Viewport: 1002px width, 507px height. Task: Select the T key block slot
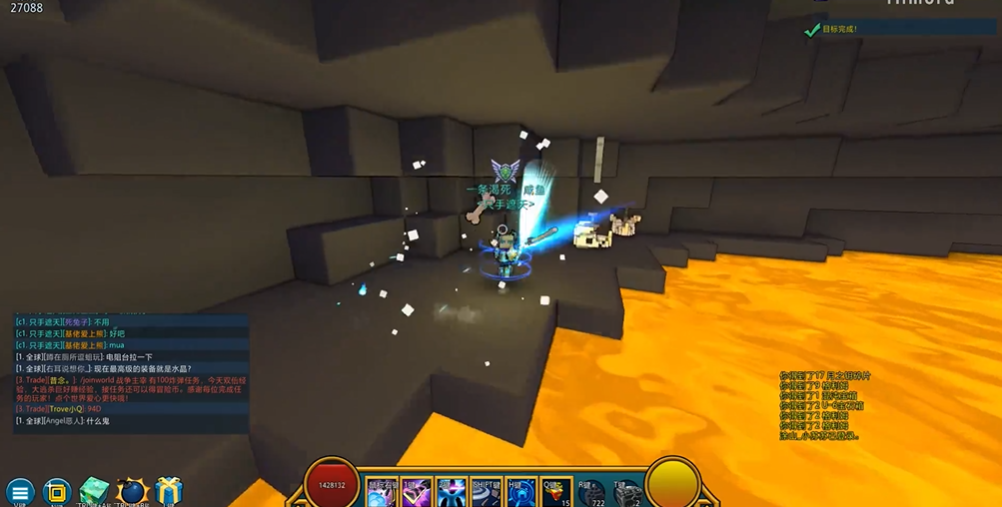(x=627, y=493)
